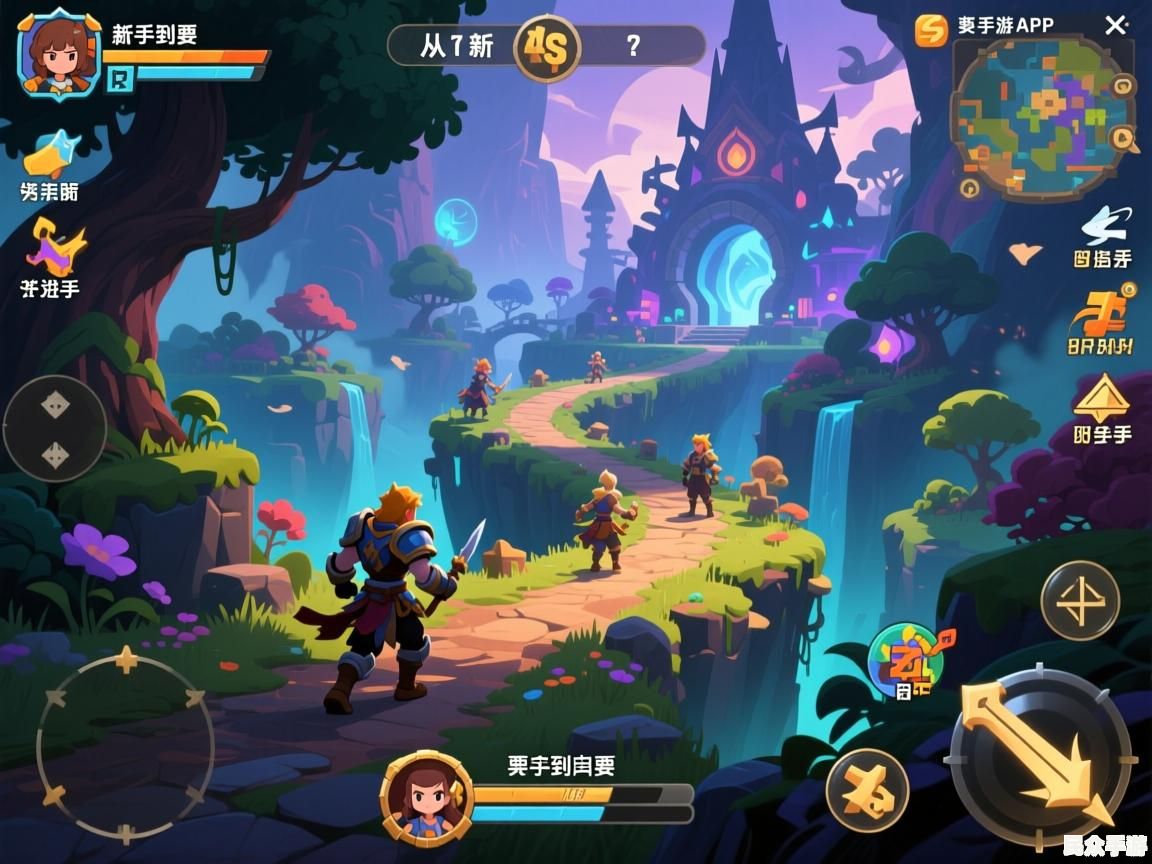
Task: Select the yellow and purple boot icon
Action: 53,248
